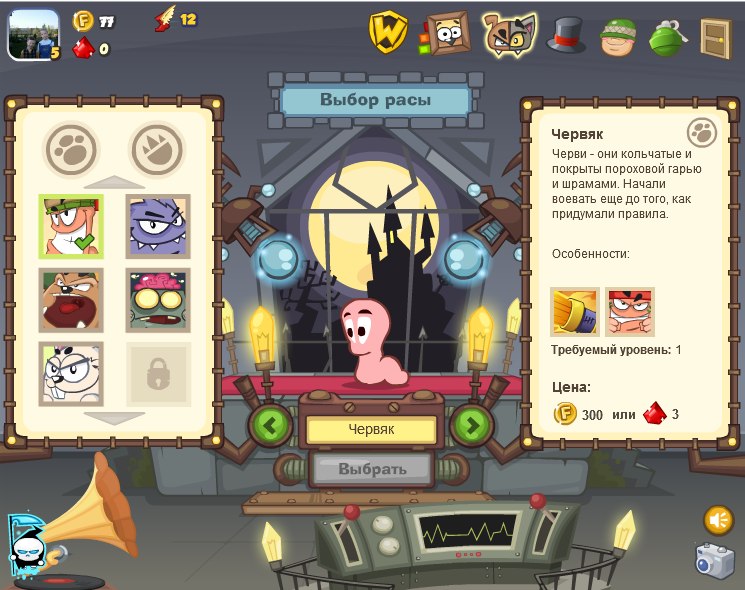Viewport: 745px width, 590px height.
Task: Select the worm race portrait with checkmark
Action: coord(71,226)
